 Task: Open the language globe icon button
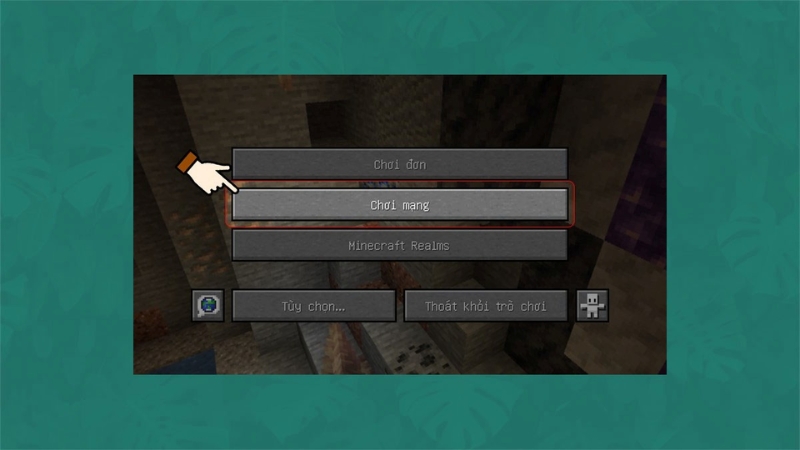tap(208, 306)
